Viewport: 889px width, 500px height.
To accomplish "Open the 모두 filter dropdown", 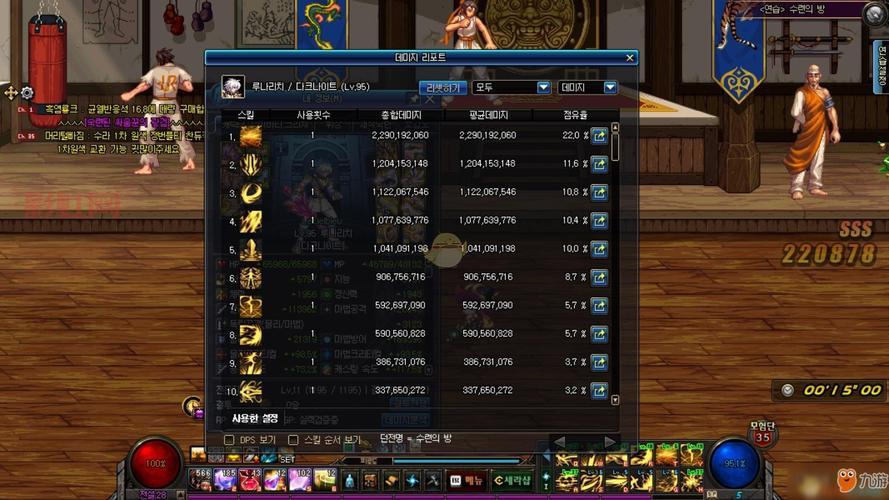I will tap(512, 87).
